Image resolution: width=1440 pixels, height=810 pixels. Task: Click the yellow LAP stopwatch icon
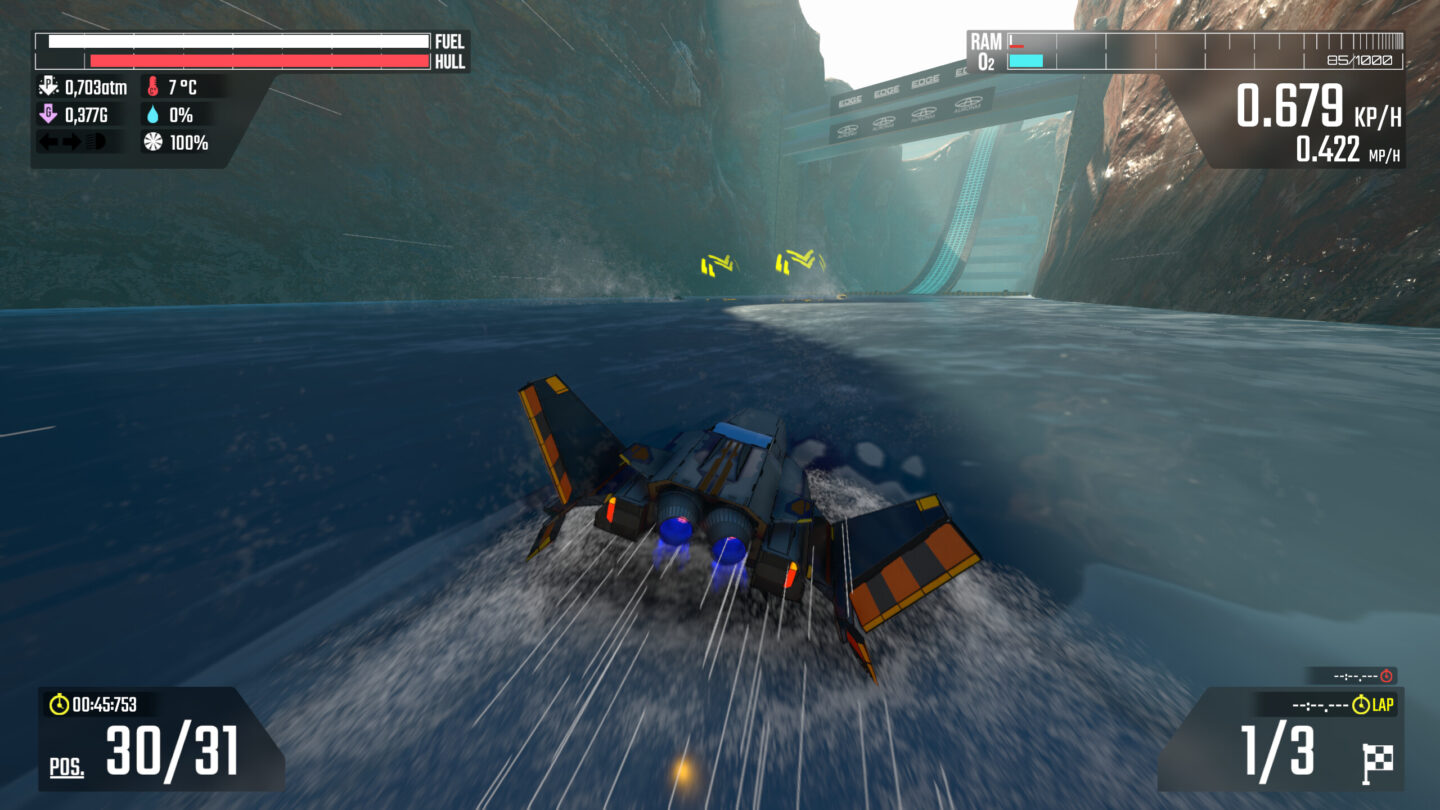(1361, 704)
